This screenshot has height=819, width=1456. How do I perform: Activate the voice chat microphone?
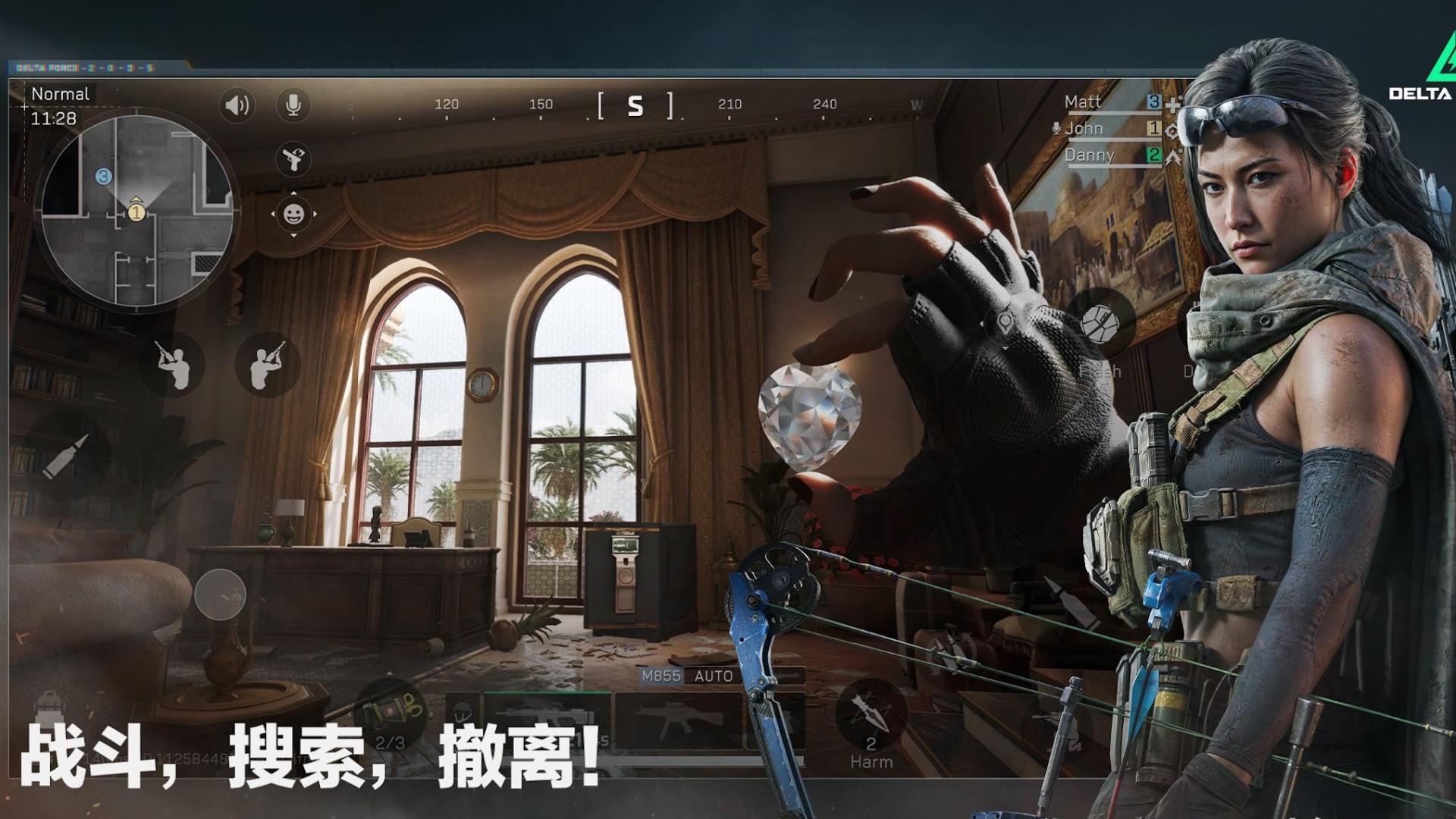pos(292,105)
